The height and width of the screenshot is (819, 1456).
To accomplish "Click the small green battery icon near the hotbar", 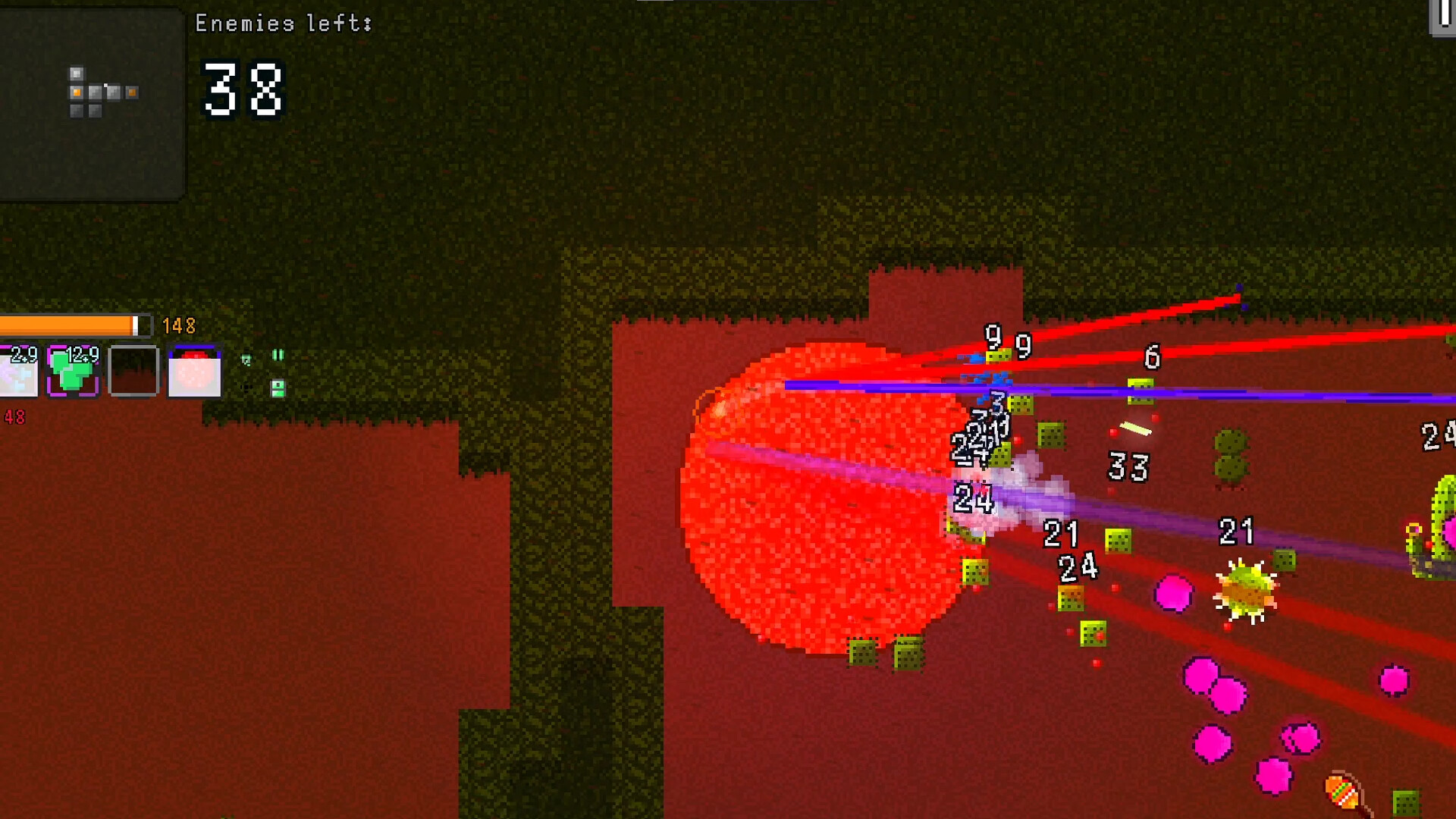I will tap(277, 389).
